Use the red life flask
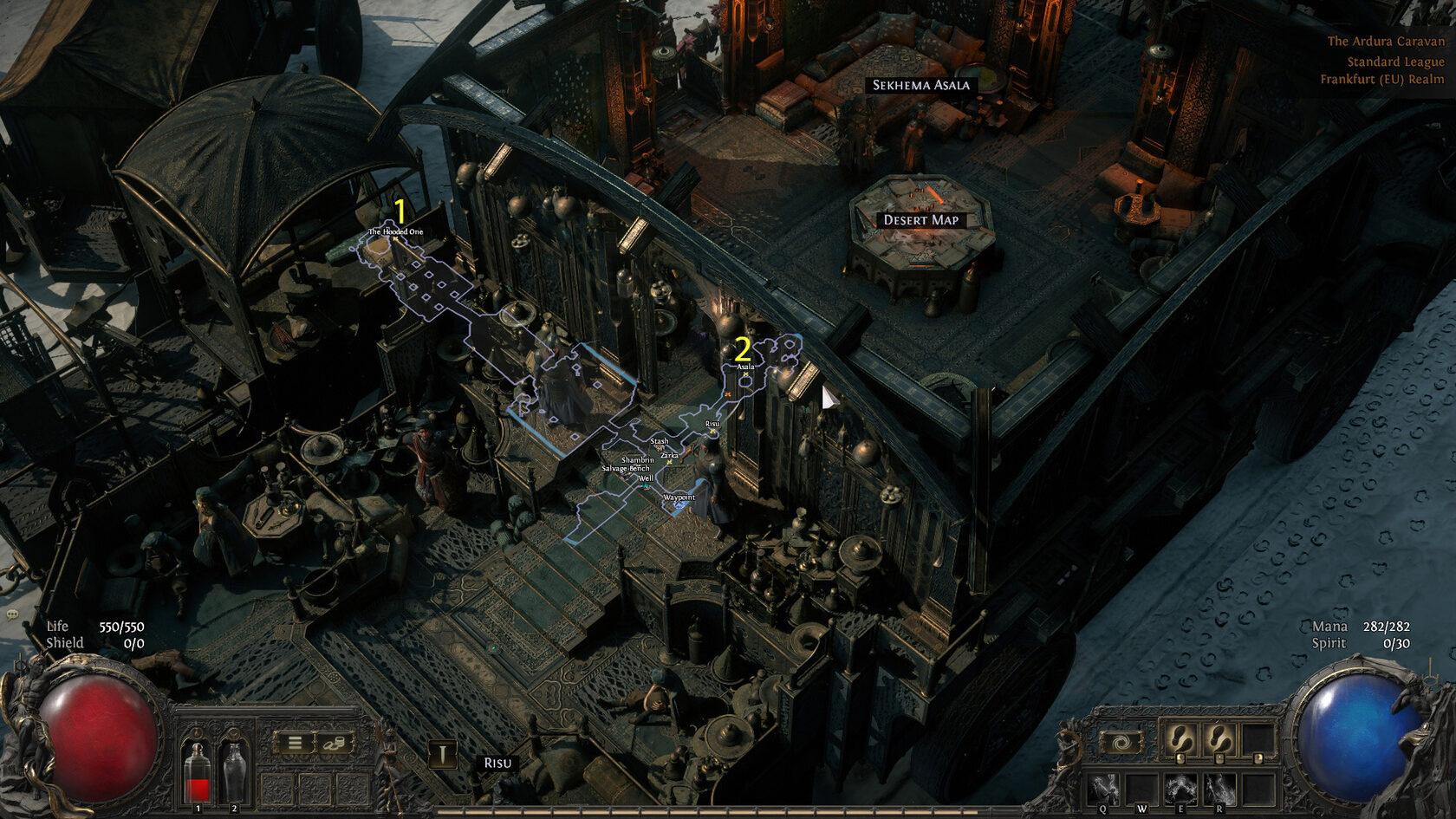The height and width of the screenshot is (819, 1456). [198, 772]
